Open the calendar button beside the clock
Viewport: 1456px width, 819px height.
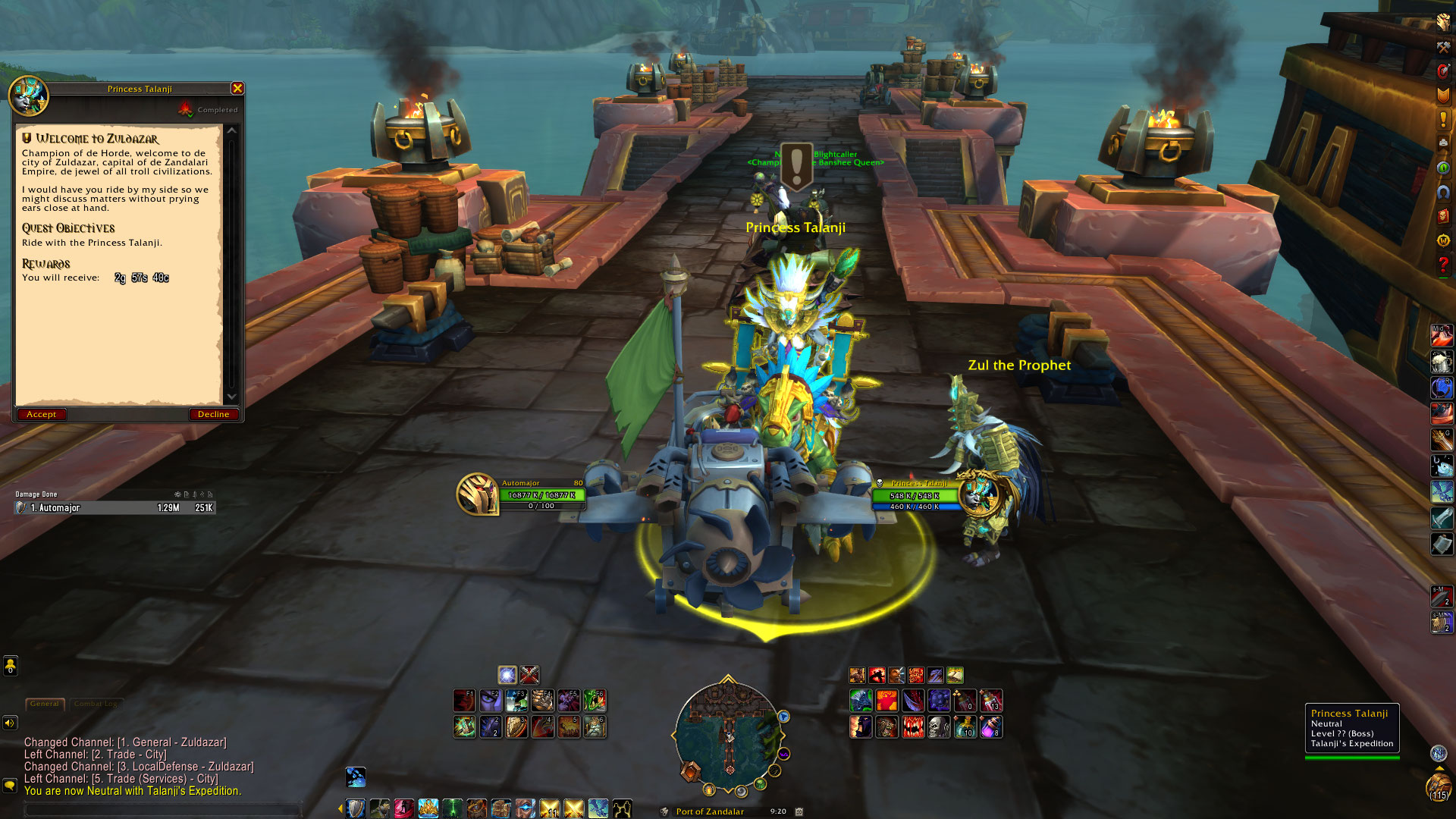point(799,811)
